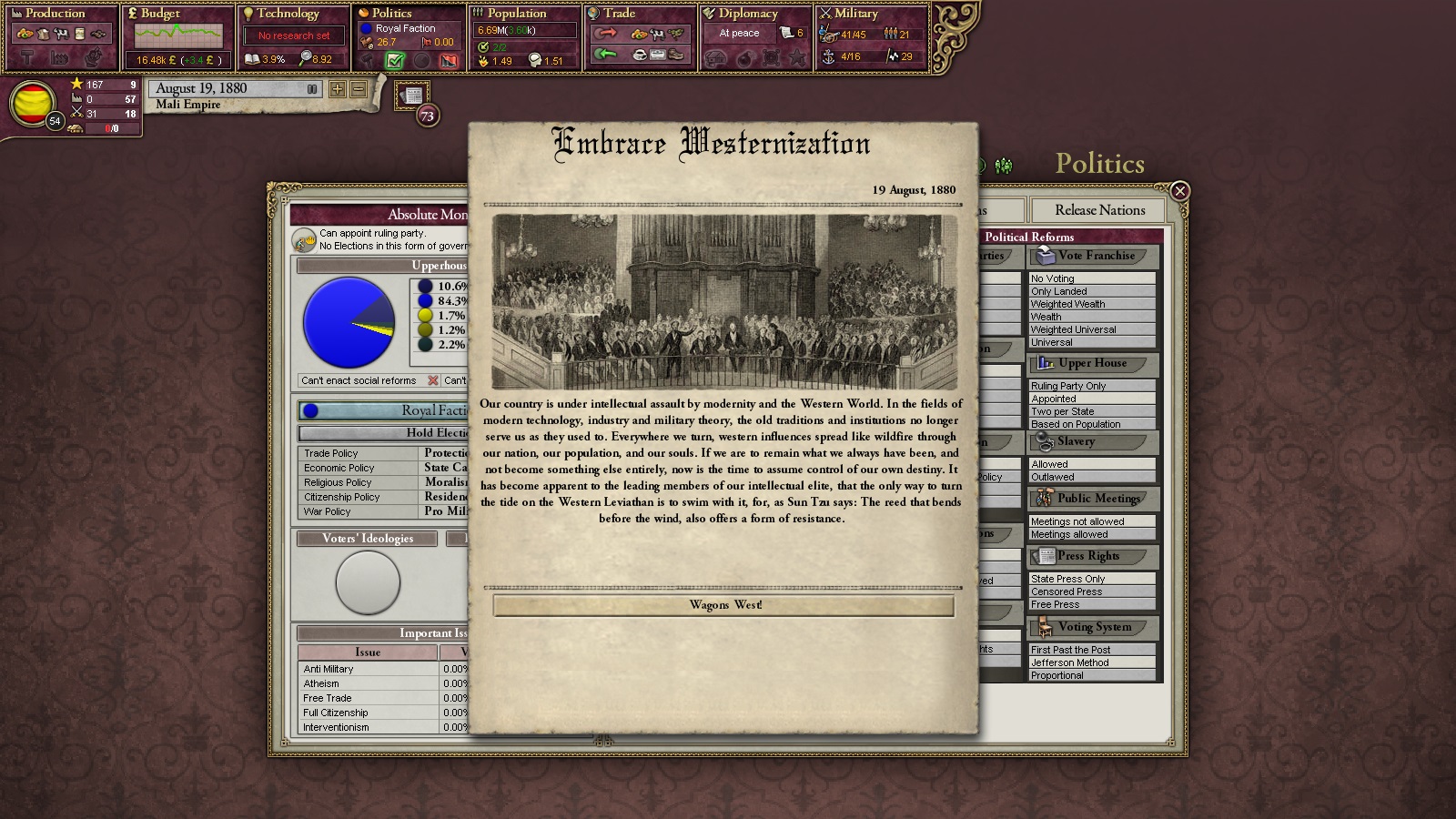Choose the Outlawed slavery reform
This screenshot has width=1456, height=819.
(1091, 477)
